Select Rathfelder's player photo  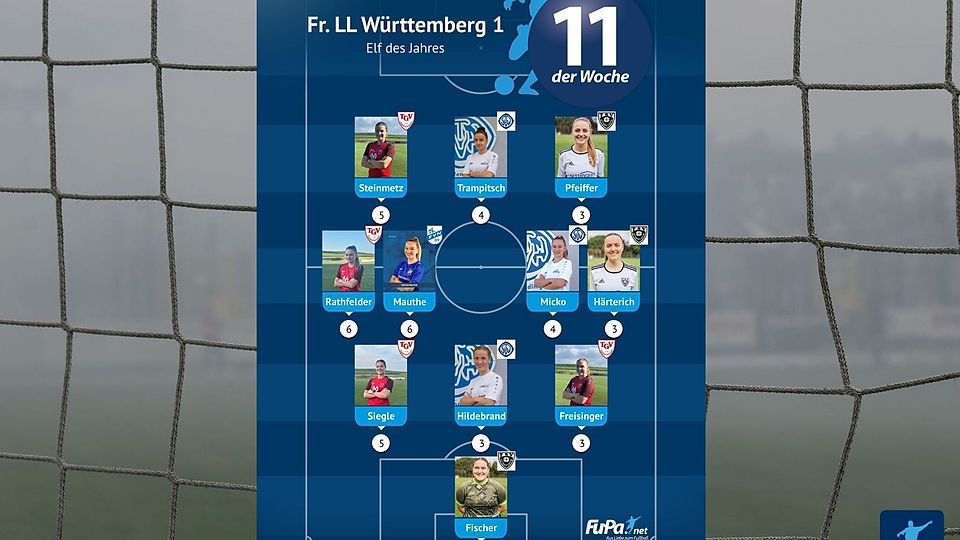[x=348, y=261]
